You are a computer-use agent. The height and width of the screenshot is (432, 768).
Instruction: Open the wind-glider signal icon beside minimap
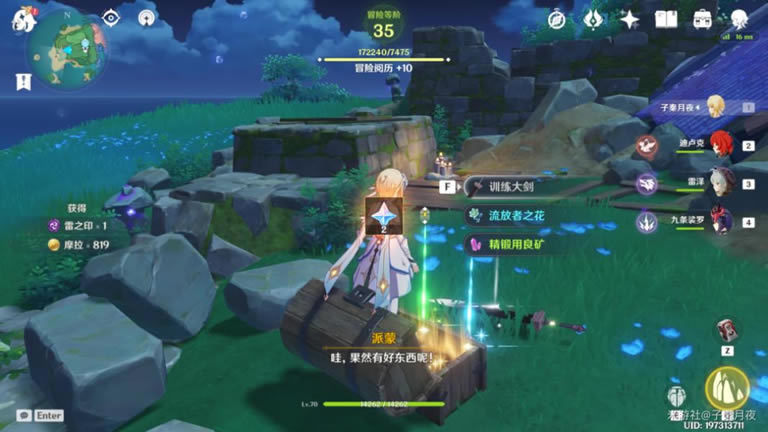147,18
